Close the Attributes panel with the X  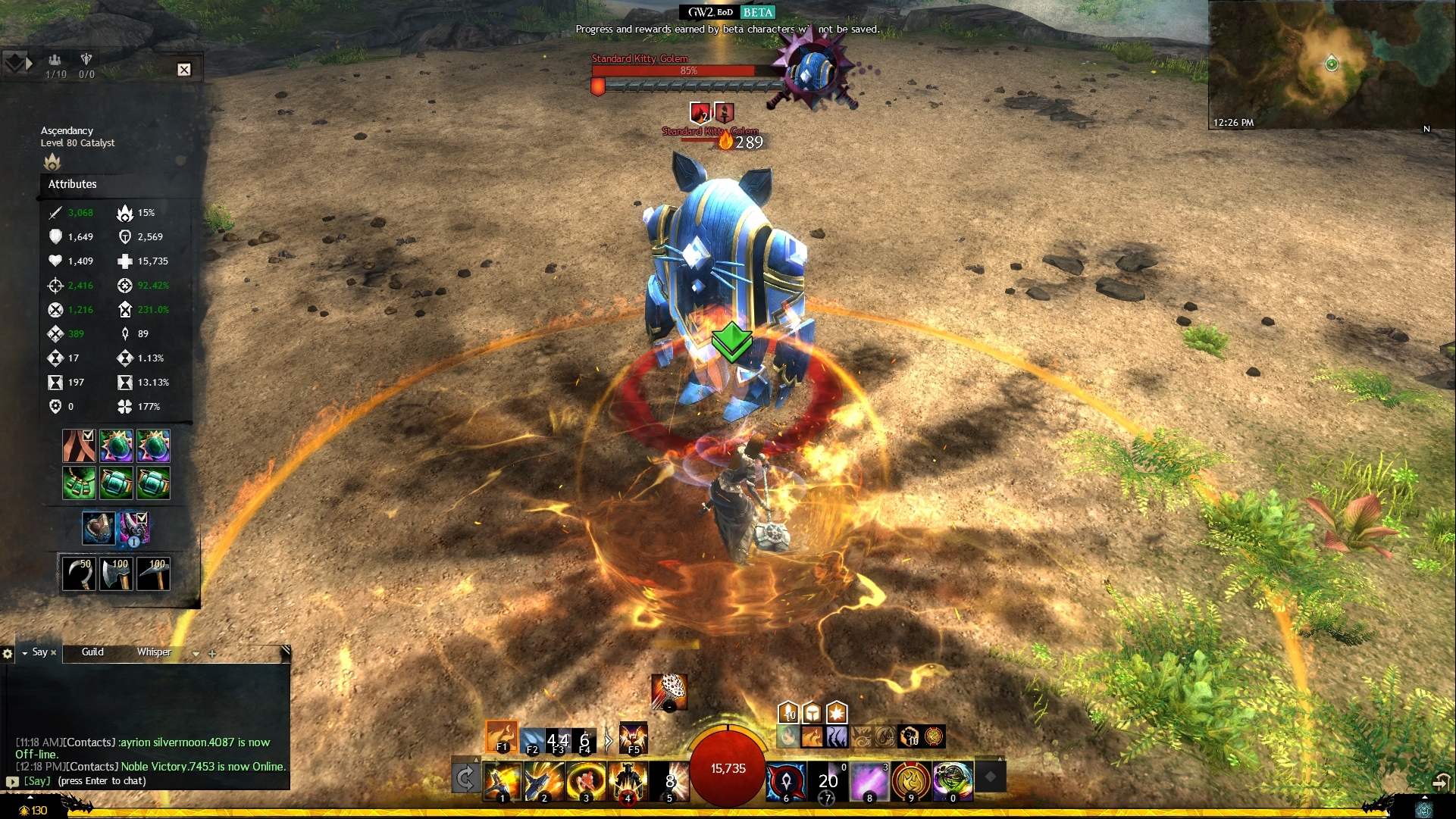[x=184, y=70]
